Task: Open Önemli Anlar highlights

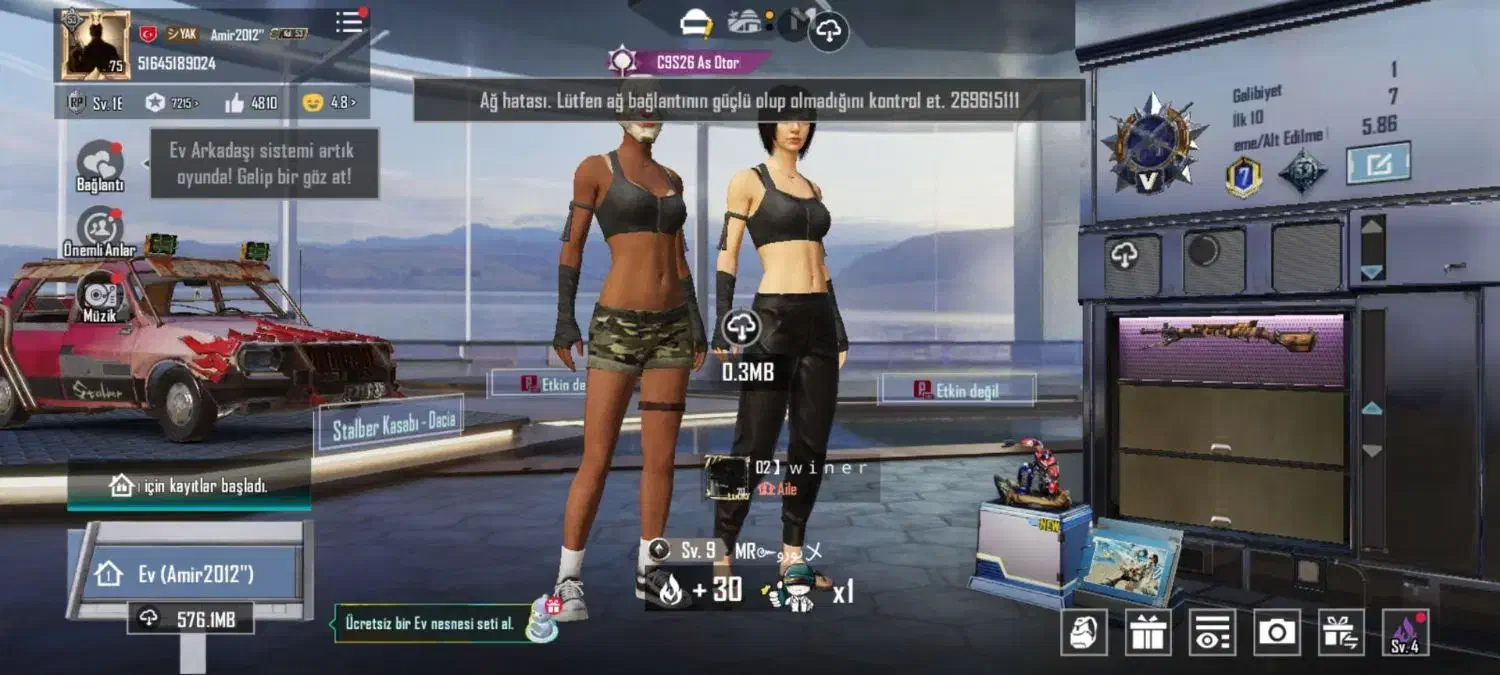Action: coord(100,230)
